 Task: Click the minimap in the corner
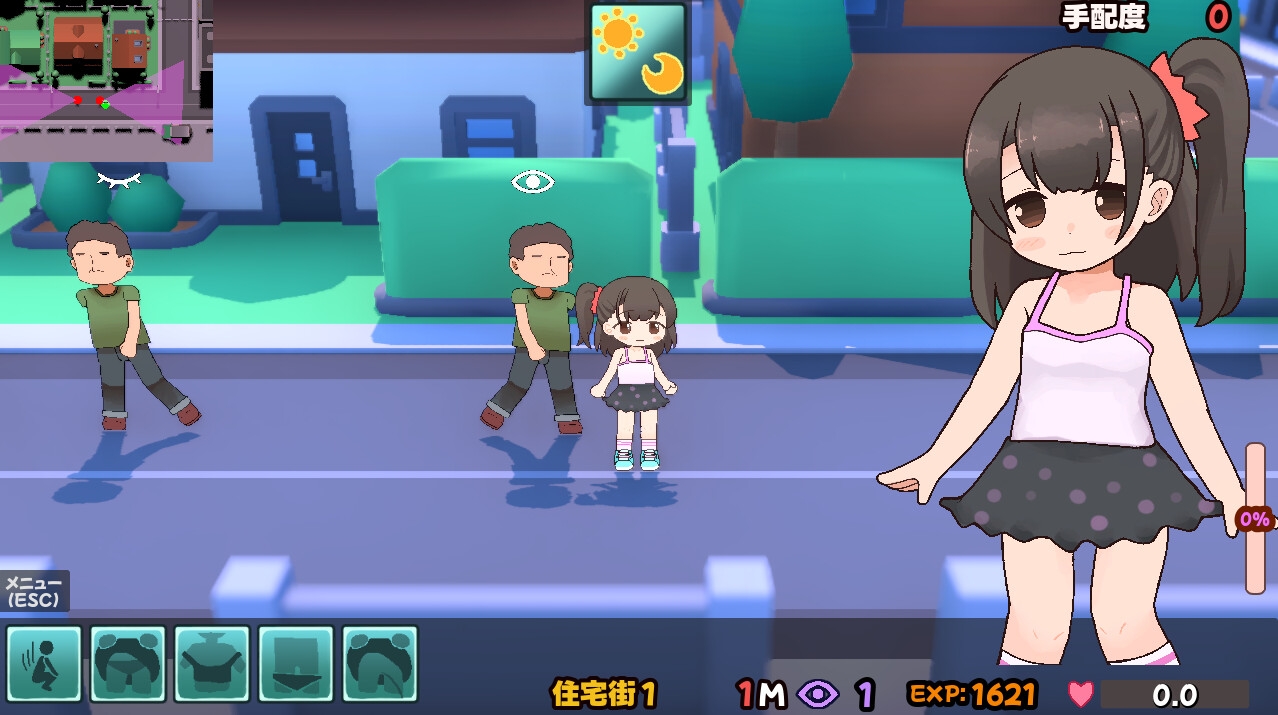click(105, 79)
